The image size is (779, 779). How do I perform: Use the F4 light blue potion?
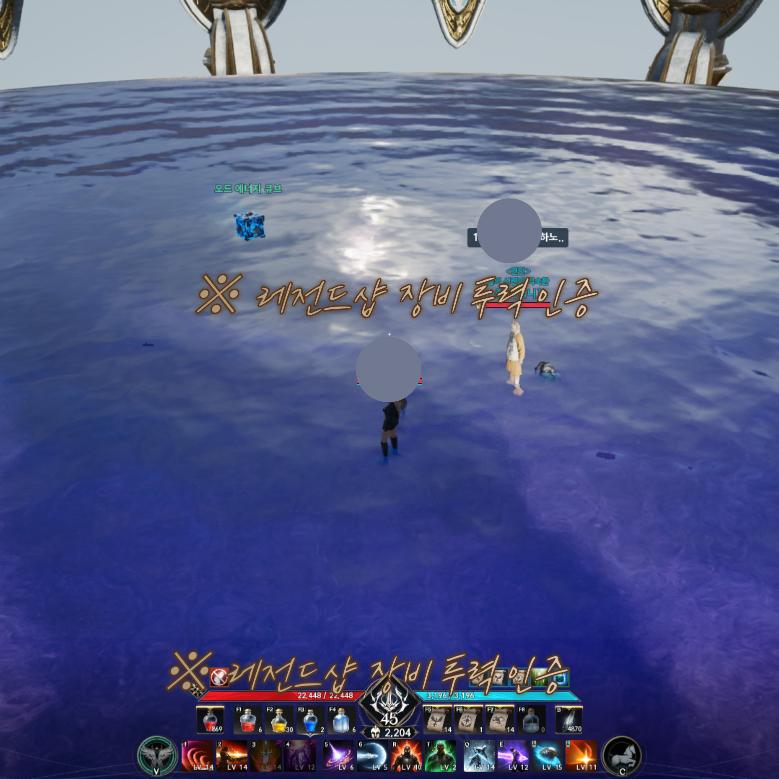[x=341, y=719]
